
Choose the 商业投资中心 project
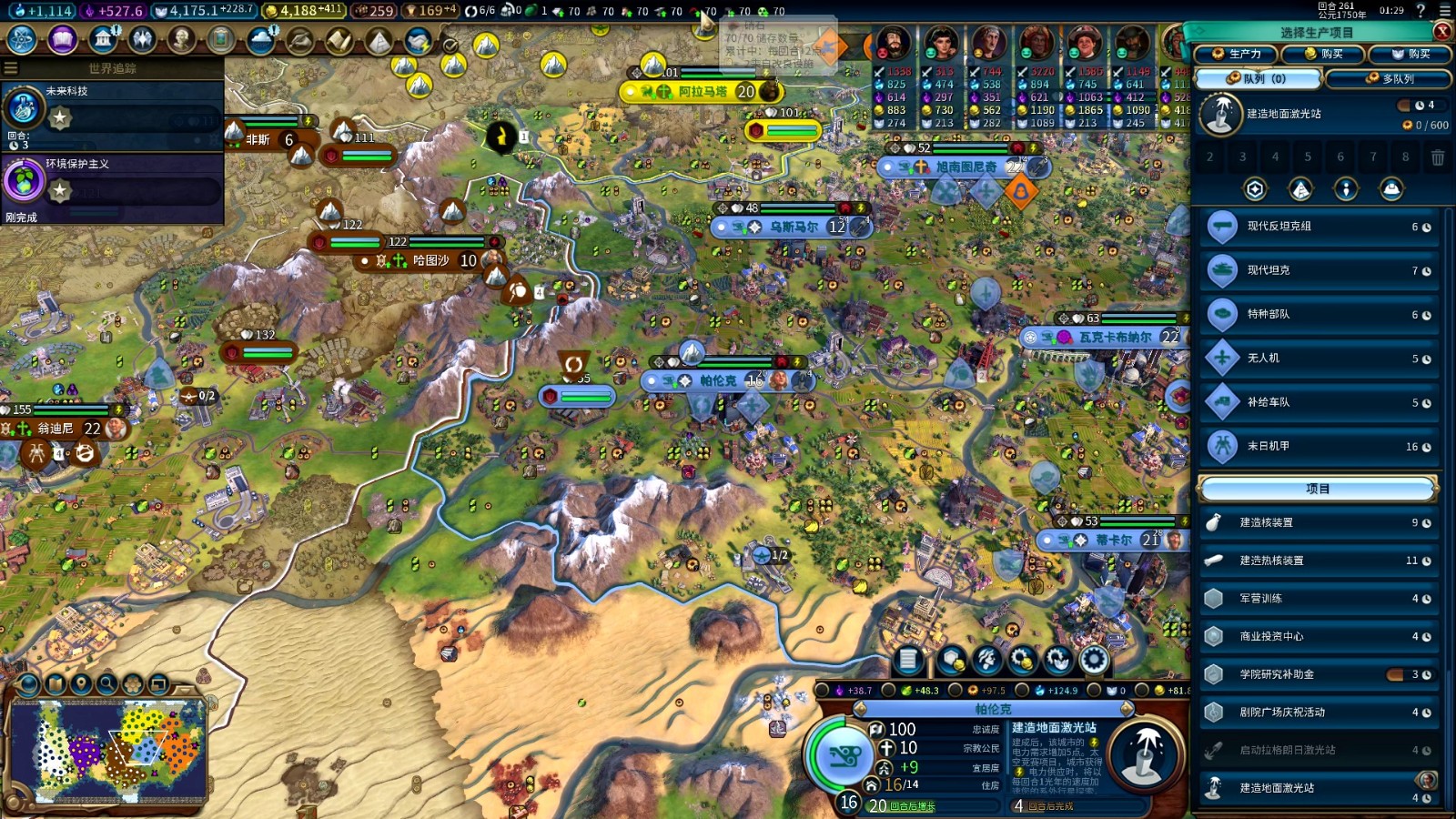click(x=1316, y=637)
